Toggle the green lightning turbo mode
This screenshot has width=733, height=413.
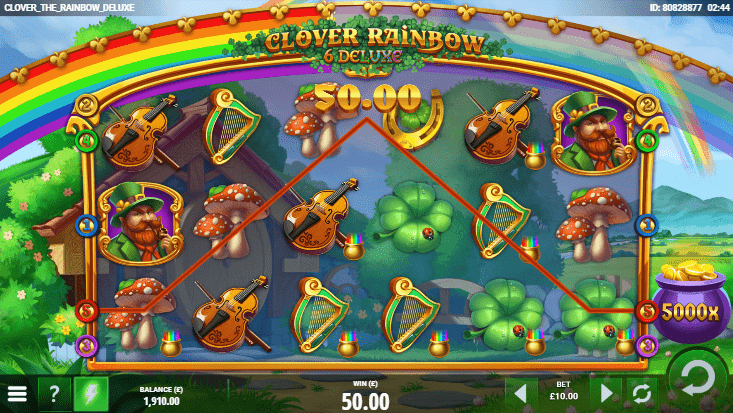tap(92, 393)
